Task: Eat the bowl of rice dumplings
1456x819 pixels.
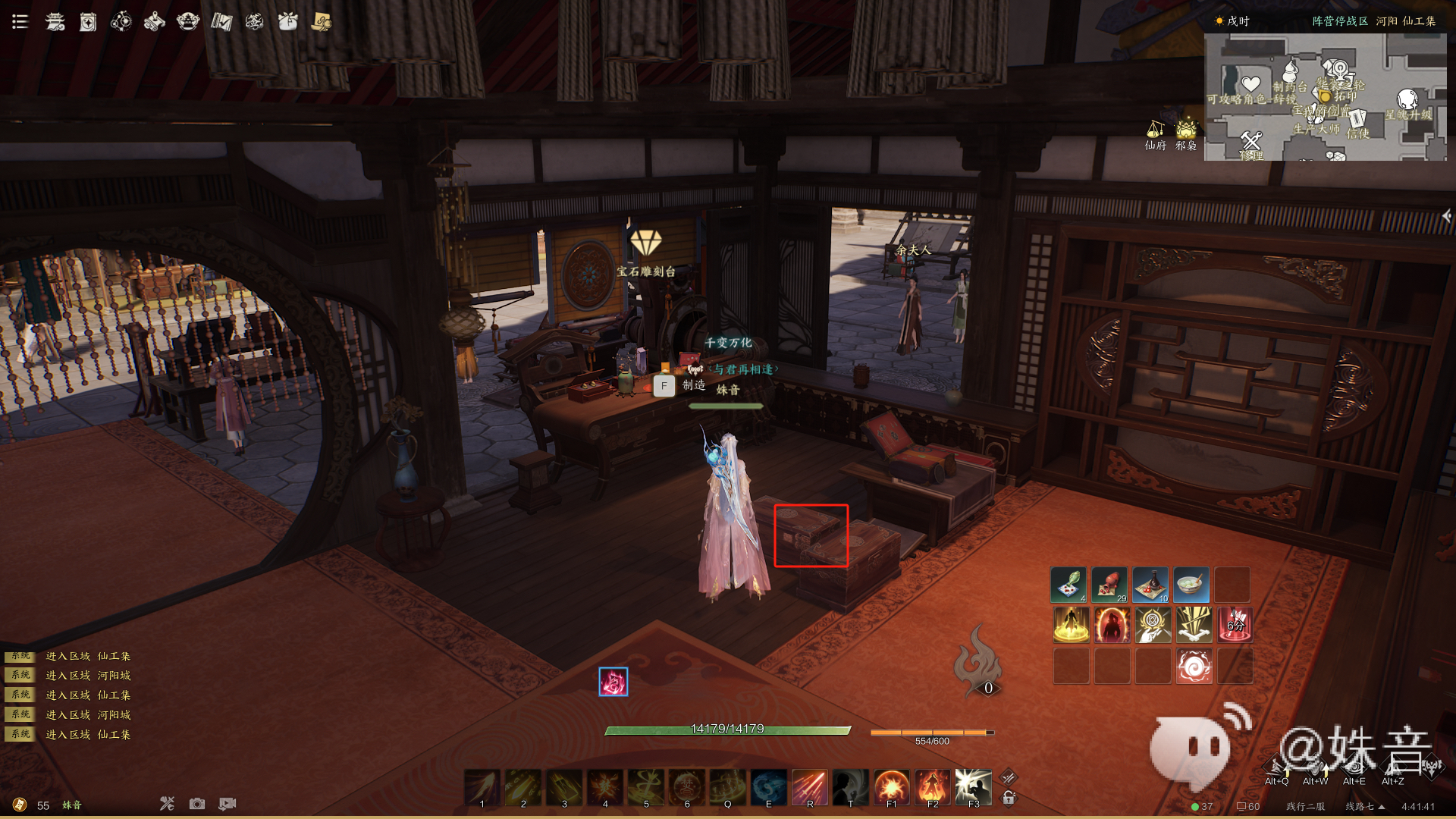Action: [x=1192, y=585]
